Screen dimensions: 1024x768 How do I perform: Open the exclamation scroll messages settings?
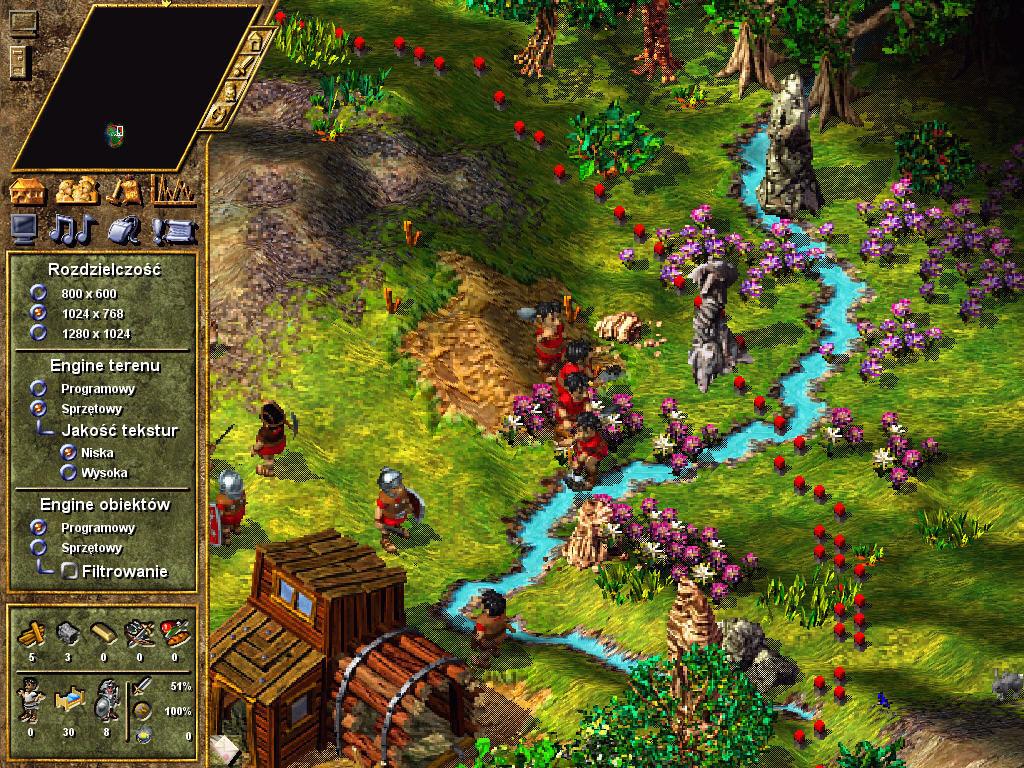pos(172,231)
